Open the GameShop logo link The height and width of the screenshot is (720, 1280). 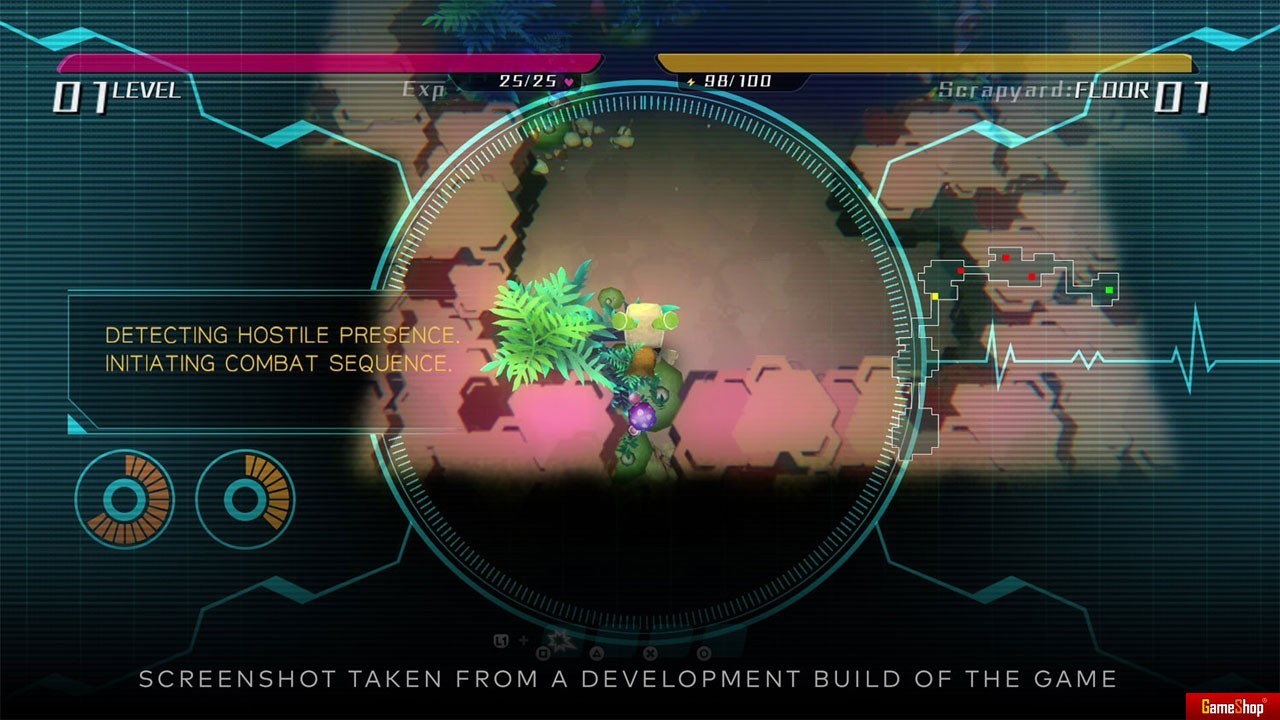click(x=1232, y=707)
